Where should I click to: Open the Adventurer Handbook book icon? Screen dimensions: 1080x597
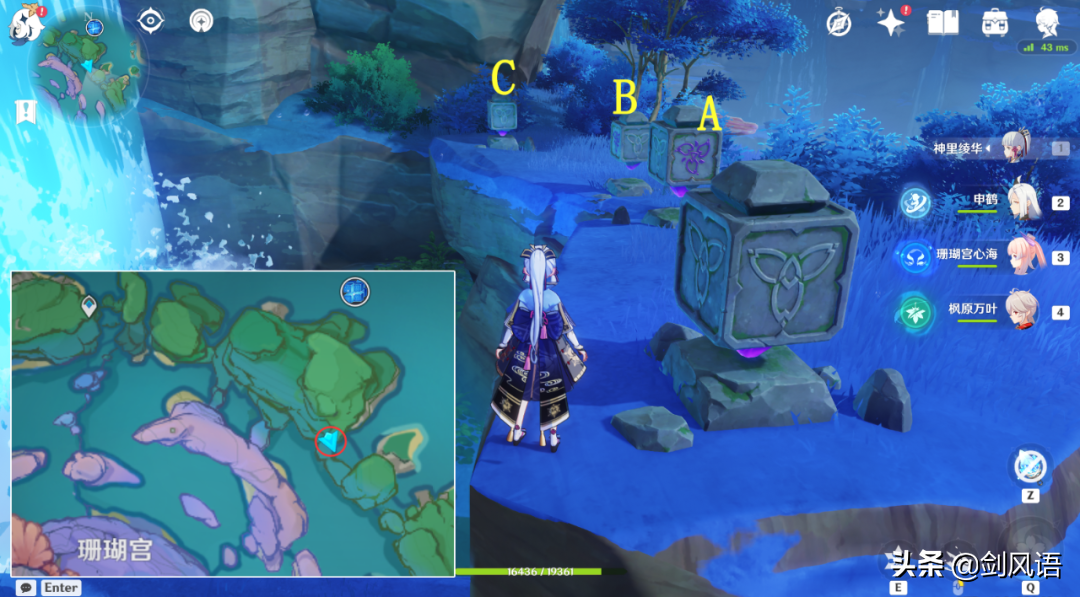point(942,22)
